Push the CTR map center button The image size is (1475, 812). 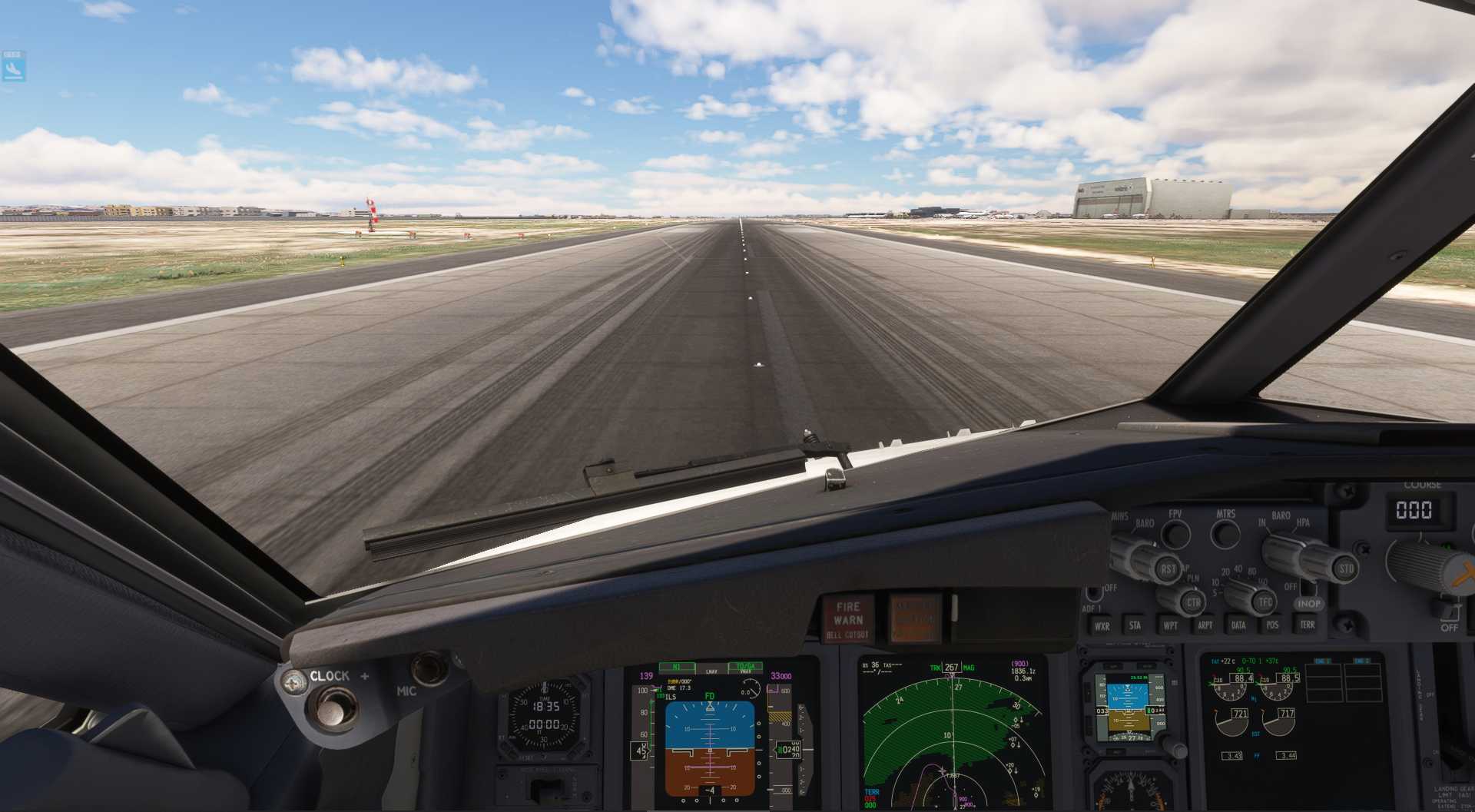[1193, 602]
